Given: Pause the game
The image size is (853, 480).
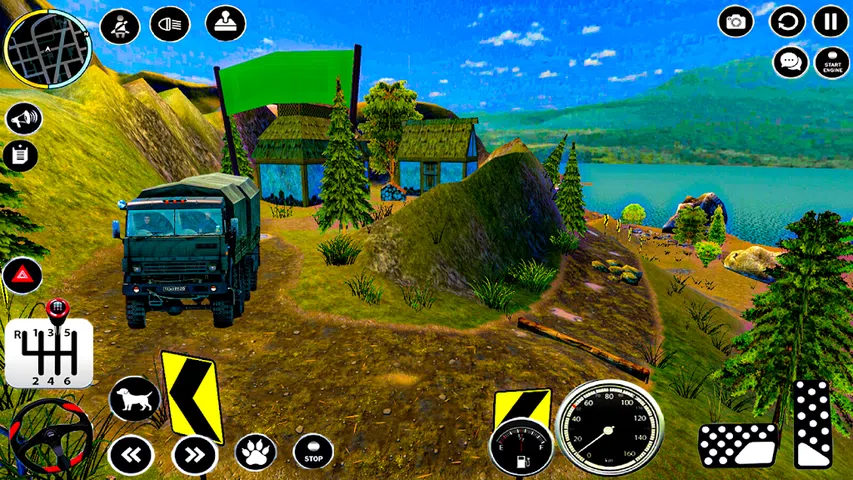Looking at the screenshot, I should (x=830, y=21).
